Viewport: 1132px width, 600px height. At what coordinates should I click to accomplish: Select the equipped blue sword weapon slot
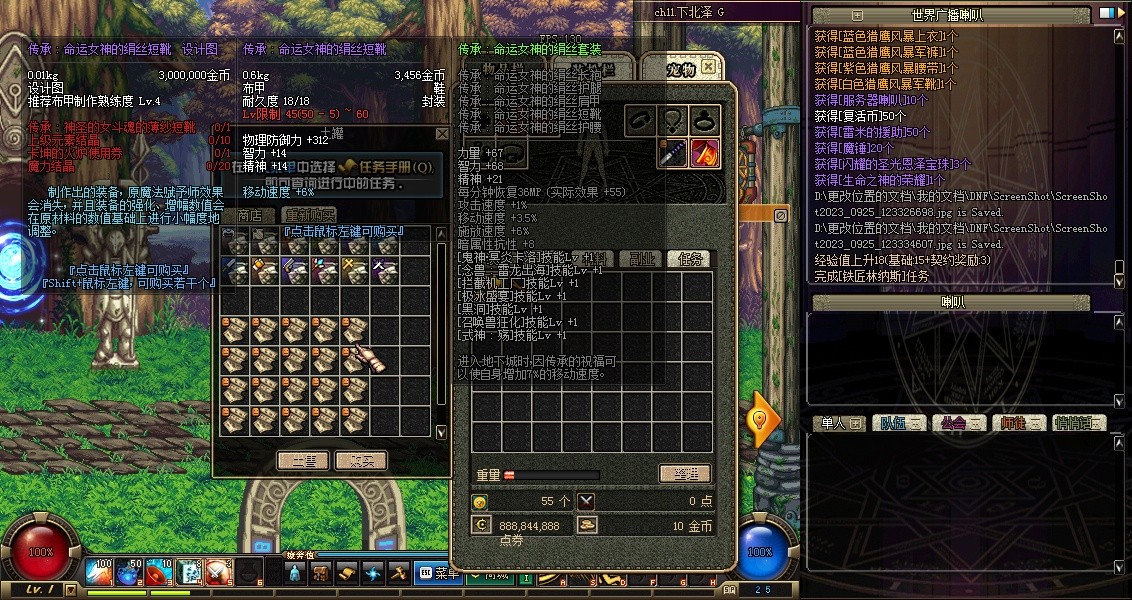coord(672,154)
